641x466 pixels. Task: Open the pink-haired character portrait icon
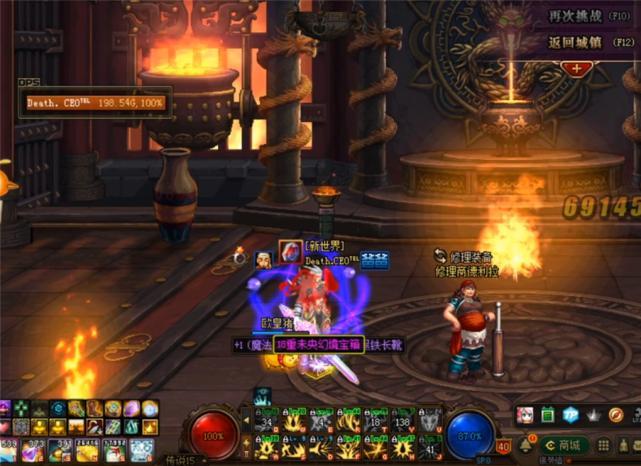coord(525,415)
